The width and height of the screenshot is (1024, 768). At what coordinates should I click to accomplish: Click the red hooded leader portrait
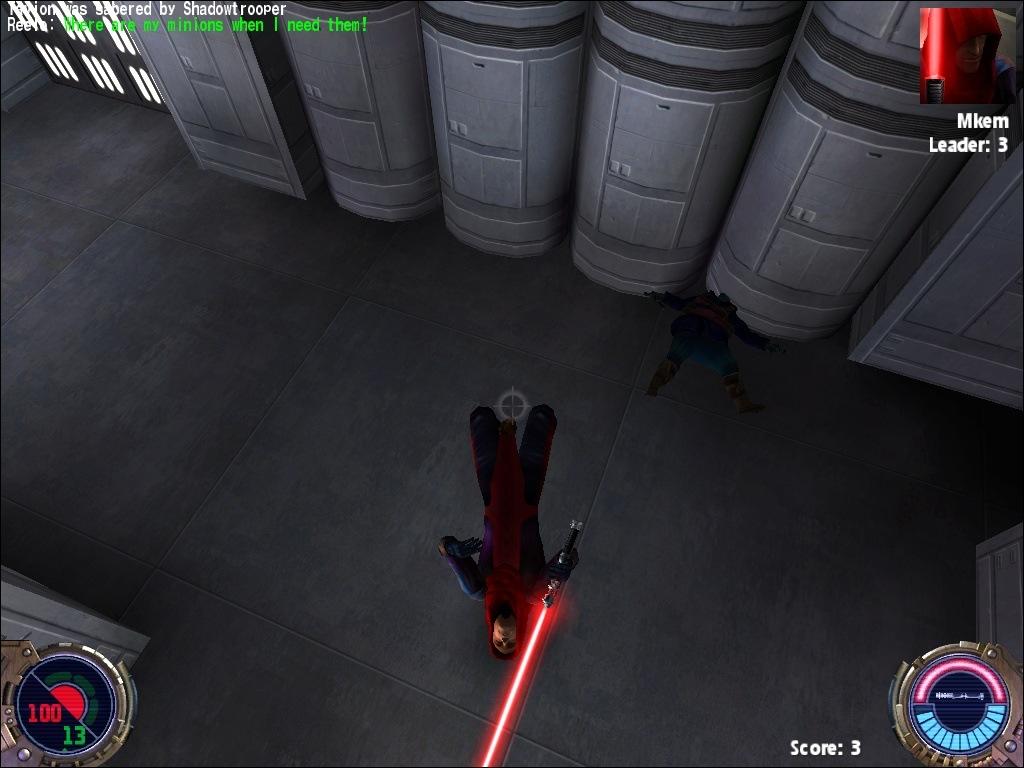tap(960, 56)
